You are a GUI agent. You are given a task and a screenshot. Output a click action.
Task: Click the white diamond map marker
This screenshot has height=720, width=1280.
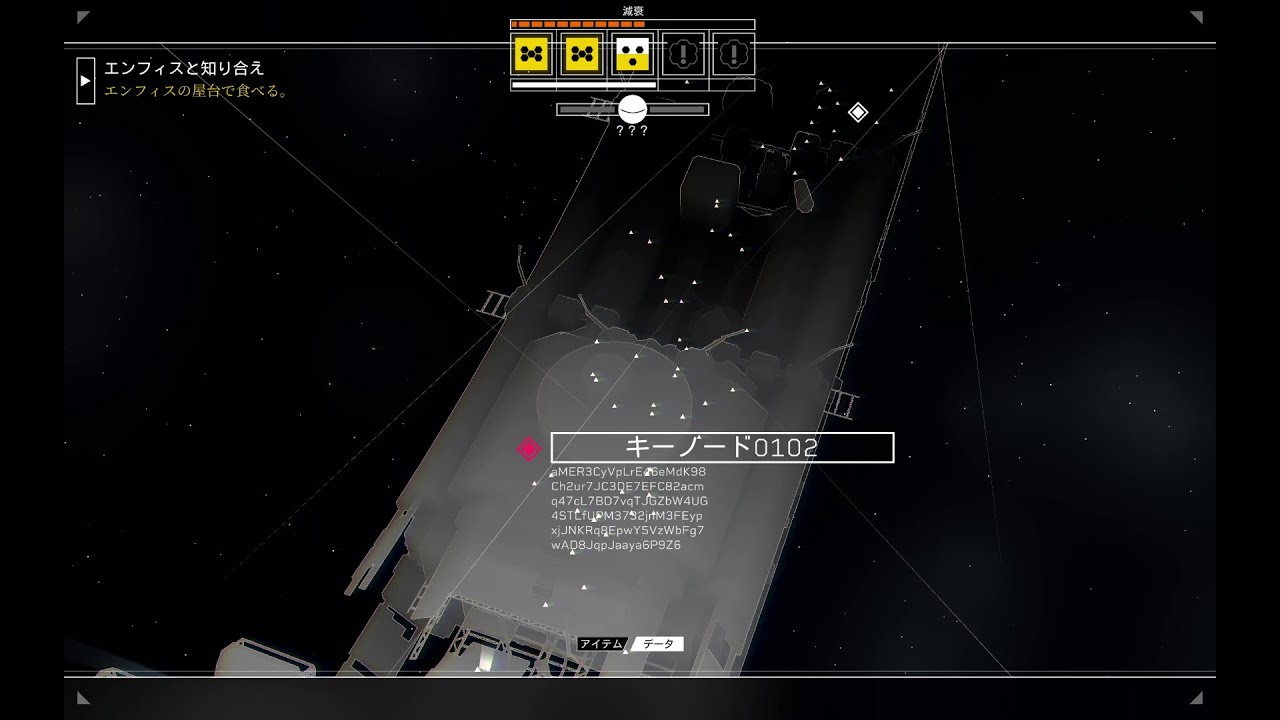858,112
